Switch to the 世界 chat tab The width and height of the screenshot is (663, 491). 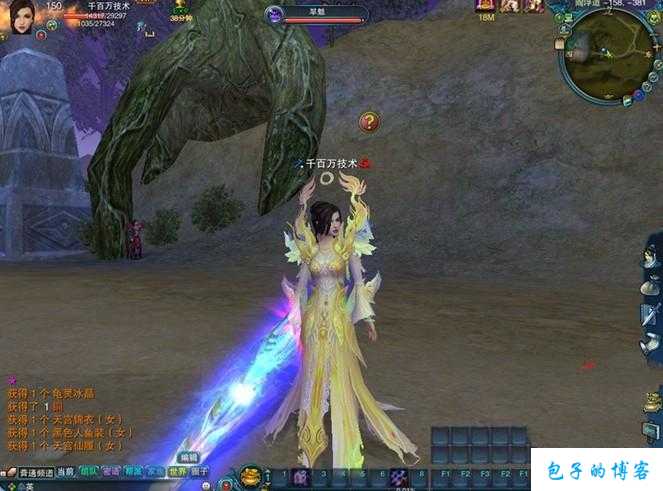coord(177,472)
